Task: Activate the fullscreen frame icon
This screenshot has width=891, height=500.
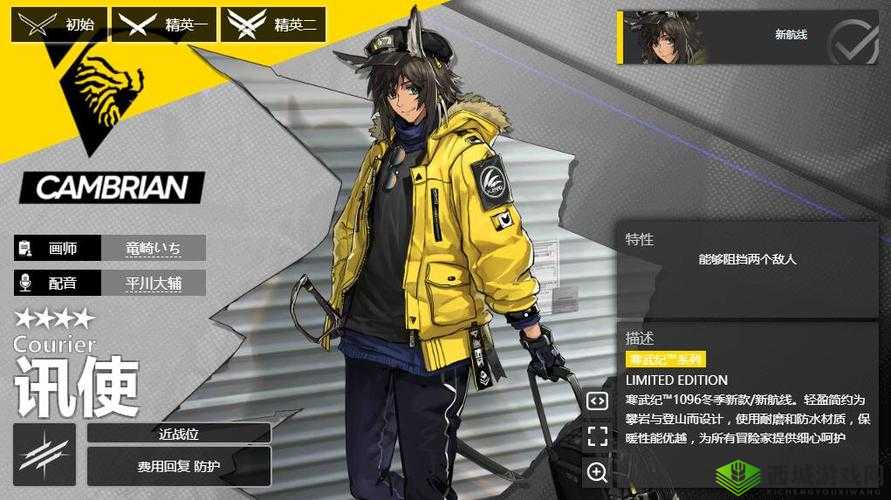Action: (597, 436)
